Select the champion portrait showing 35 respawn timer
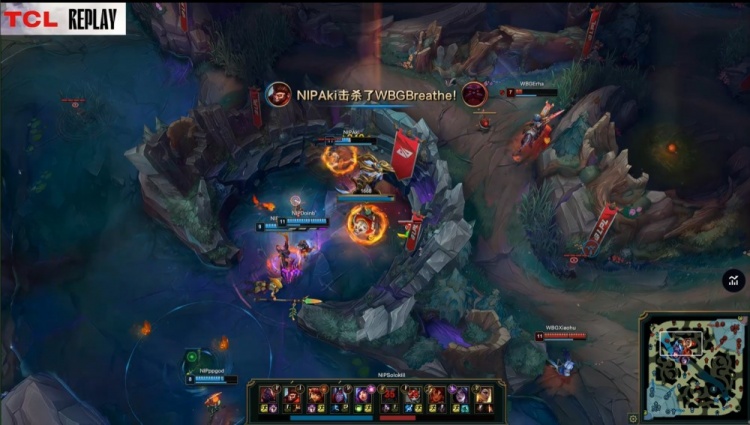This screenshot has height=425, width=750. pyautogui.click(x=389, y=395)
